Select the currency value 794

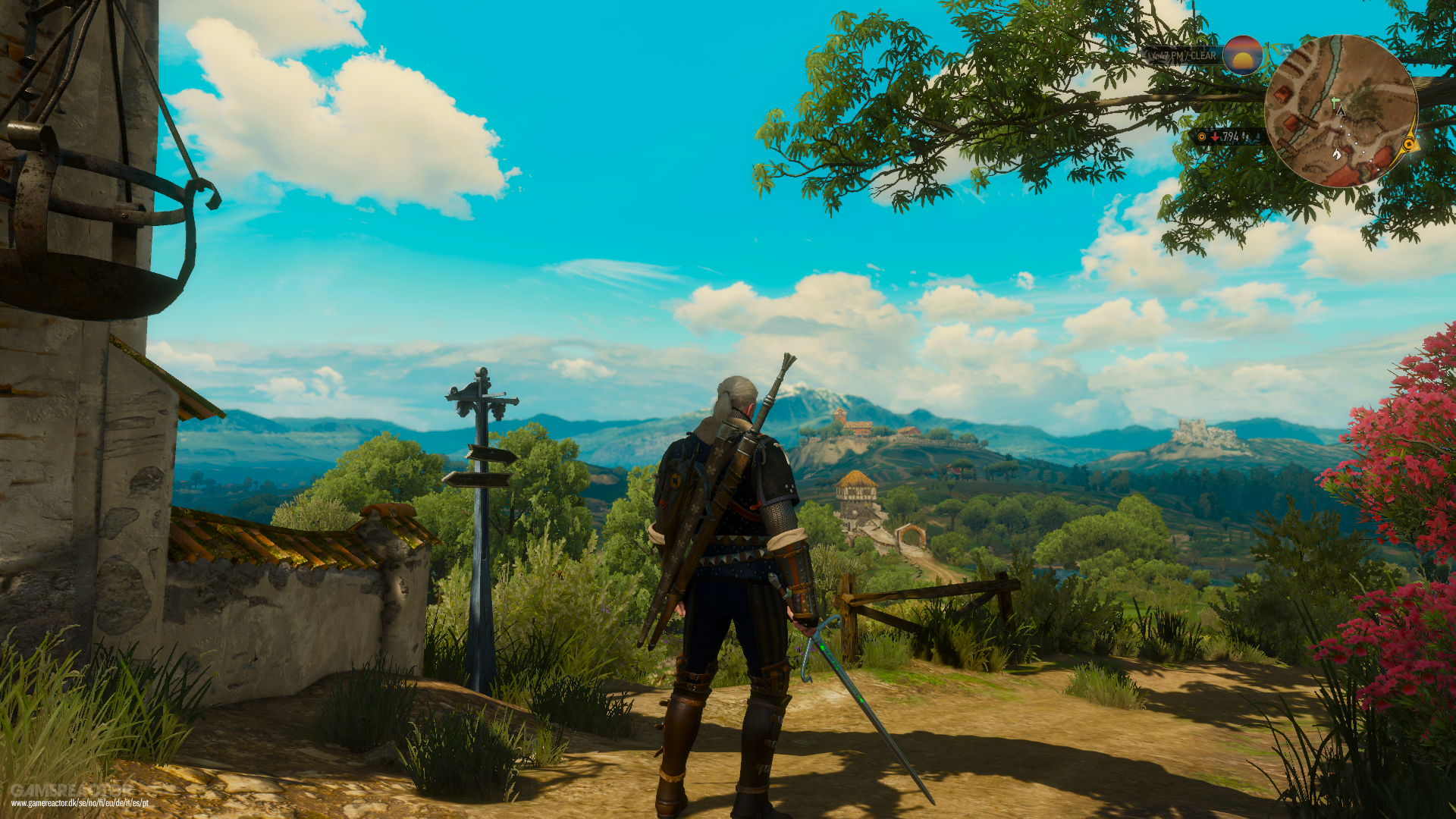(x=1231, y=137)
